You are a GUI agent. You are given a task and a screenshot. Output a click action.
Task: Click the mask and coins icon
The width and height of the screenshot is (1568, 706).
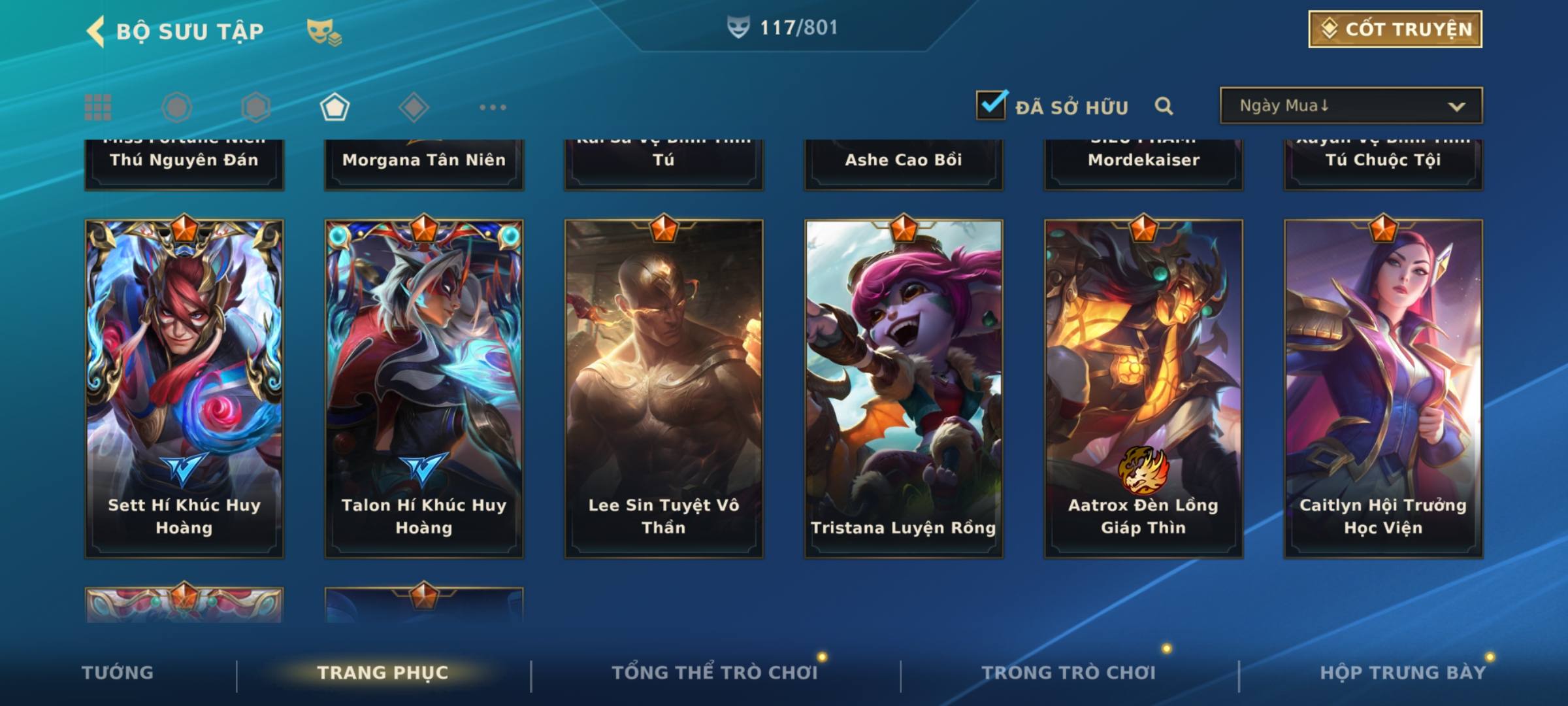[x=324, y=31]
